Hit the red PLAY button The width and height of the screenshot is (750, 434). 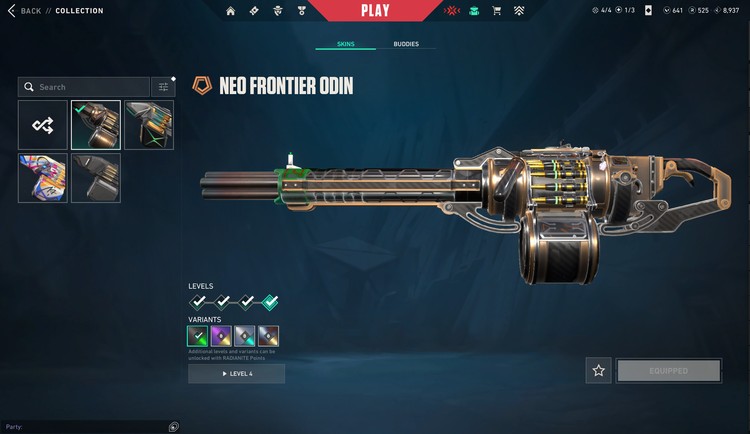coord(373,11)
